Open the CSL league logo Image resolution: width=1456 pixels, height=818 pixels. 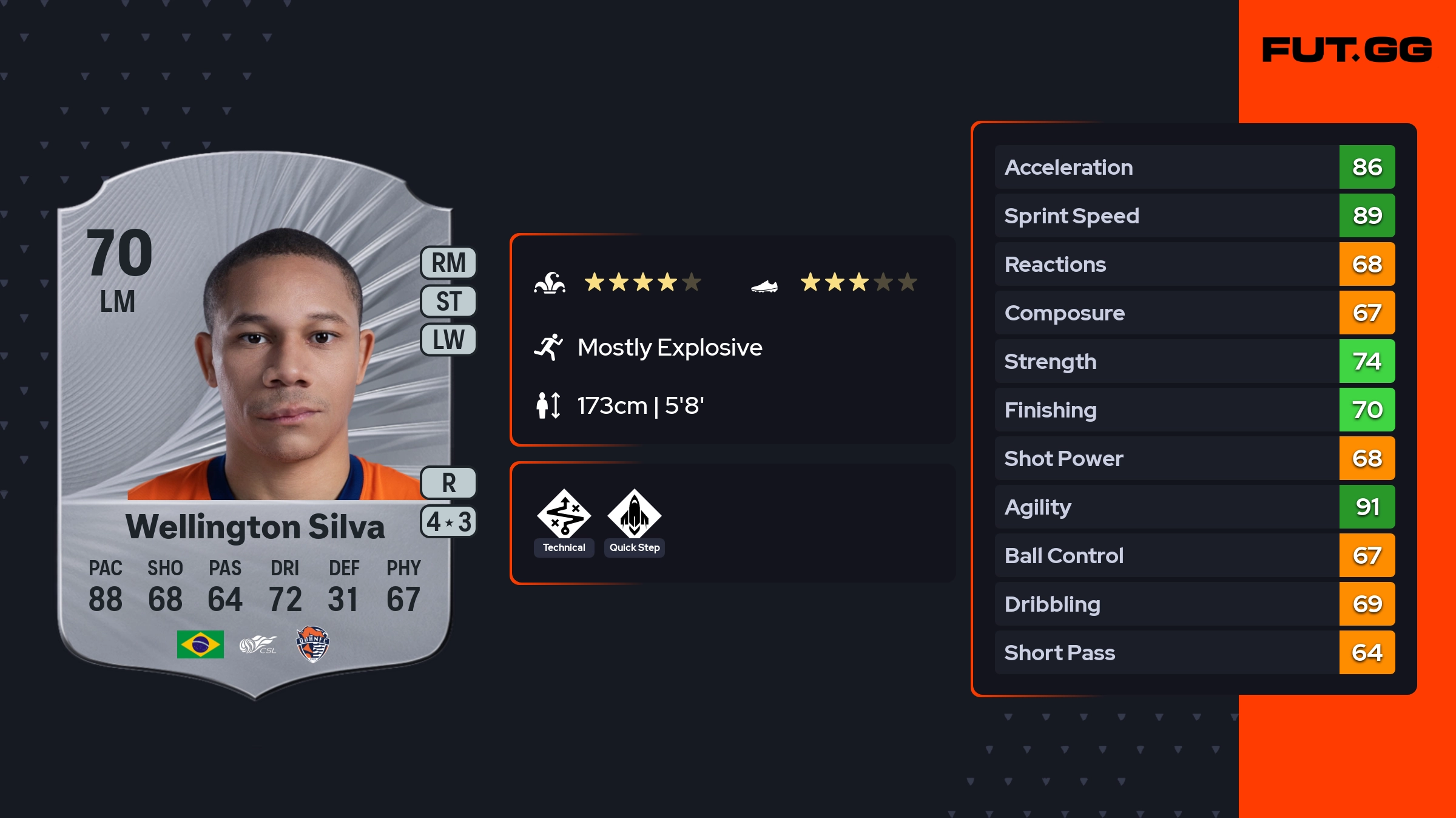(x=258, y=644)
